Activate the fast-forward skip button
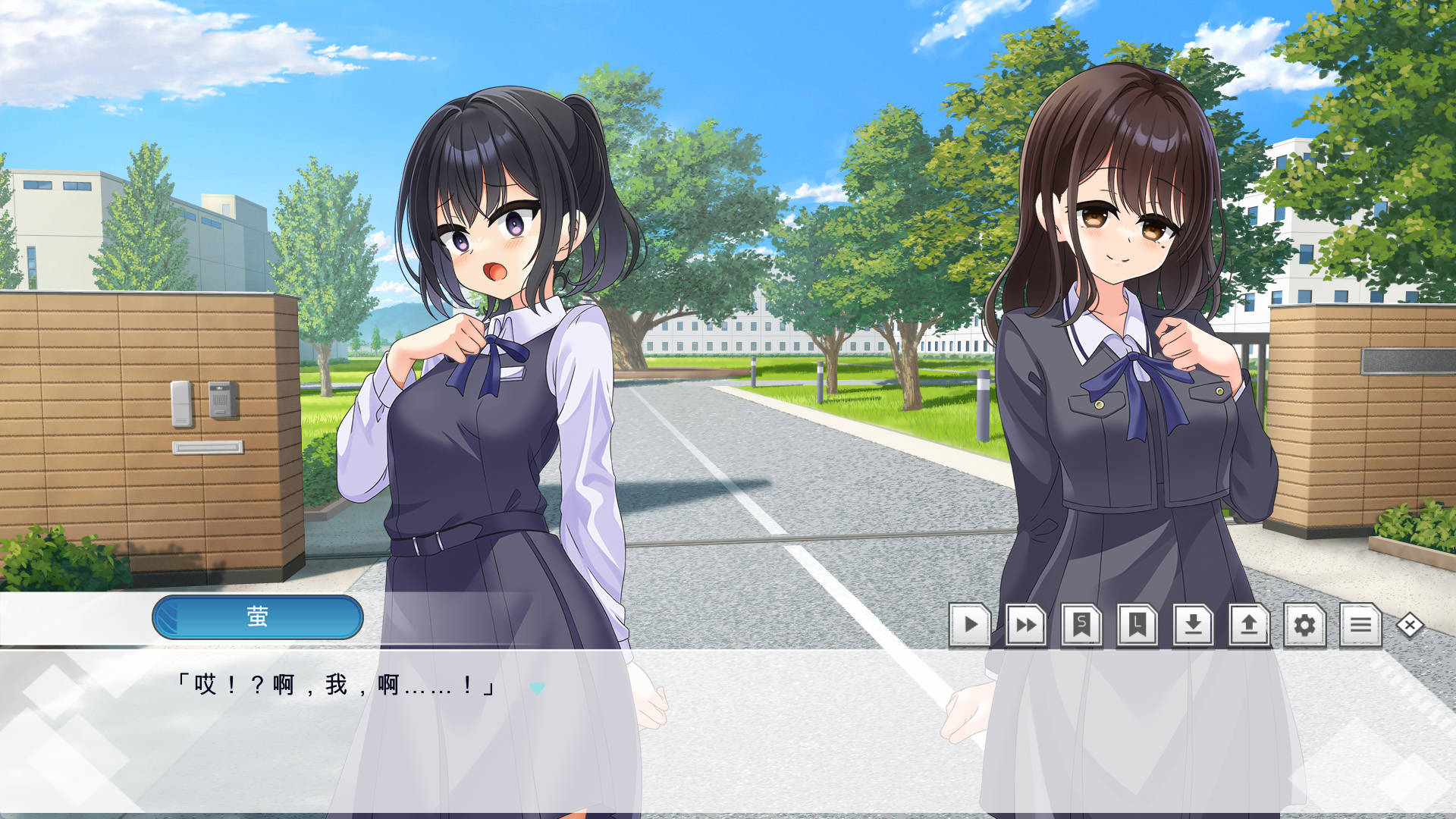 (x=1026, y=625)
